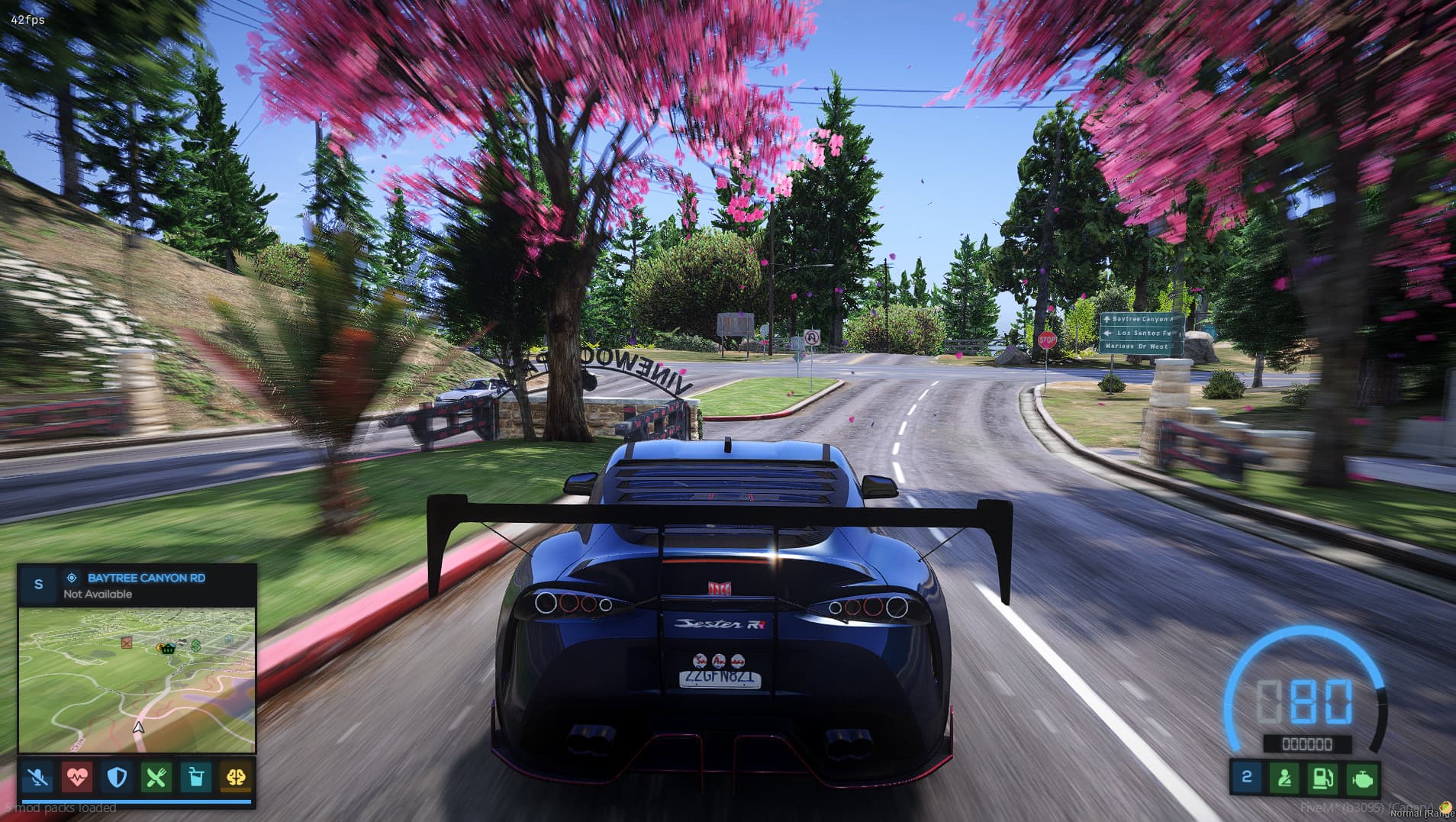This screenshot has height=822, width=1456.
Task: Select the fork and knife hunger icon
Action: (156, 778)
